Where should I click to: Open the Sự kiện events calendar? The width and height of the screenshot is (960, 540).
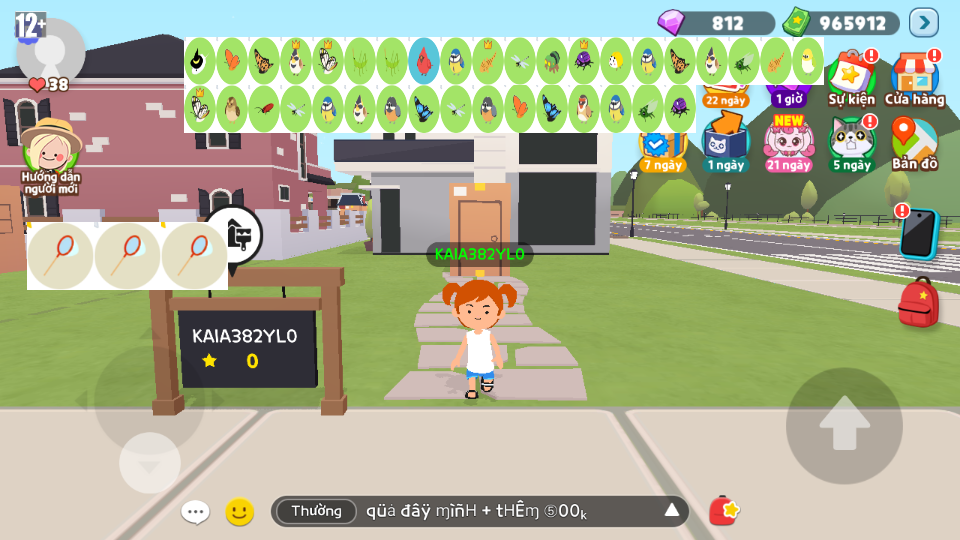pyautogui.click(x=851, y=78)
